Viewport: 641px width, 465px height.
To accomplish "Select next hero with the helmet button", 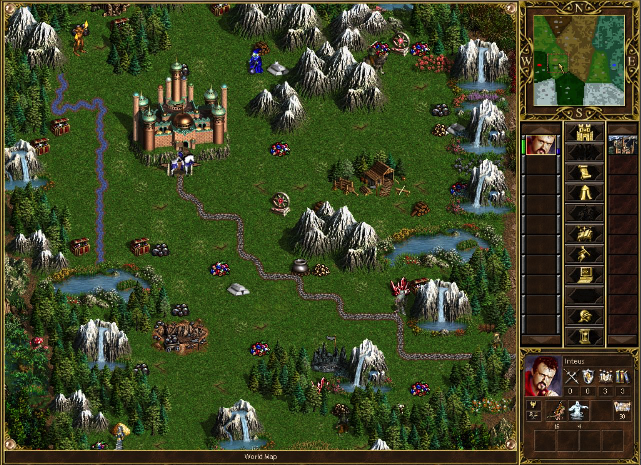I will [x=583, y=315].
